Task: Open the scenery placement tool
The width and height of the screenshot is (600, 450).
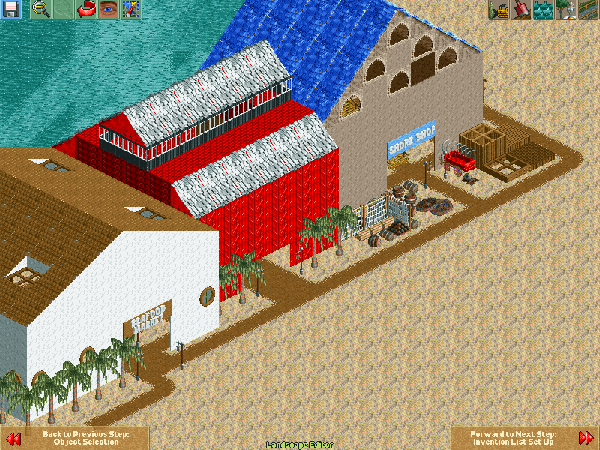Action: tap(565, 10)
